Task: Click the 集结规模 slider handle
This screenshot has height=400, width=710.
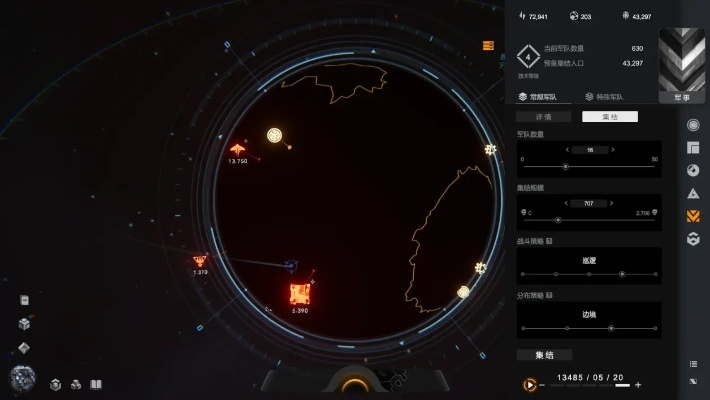Action: tap(557, 220)
